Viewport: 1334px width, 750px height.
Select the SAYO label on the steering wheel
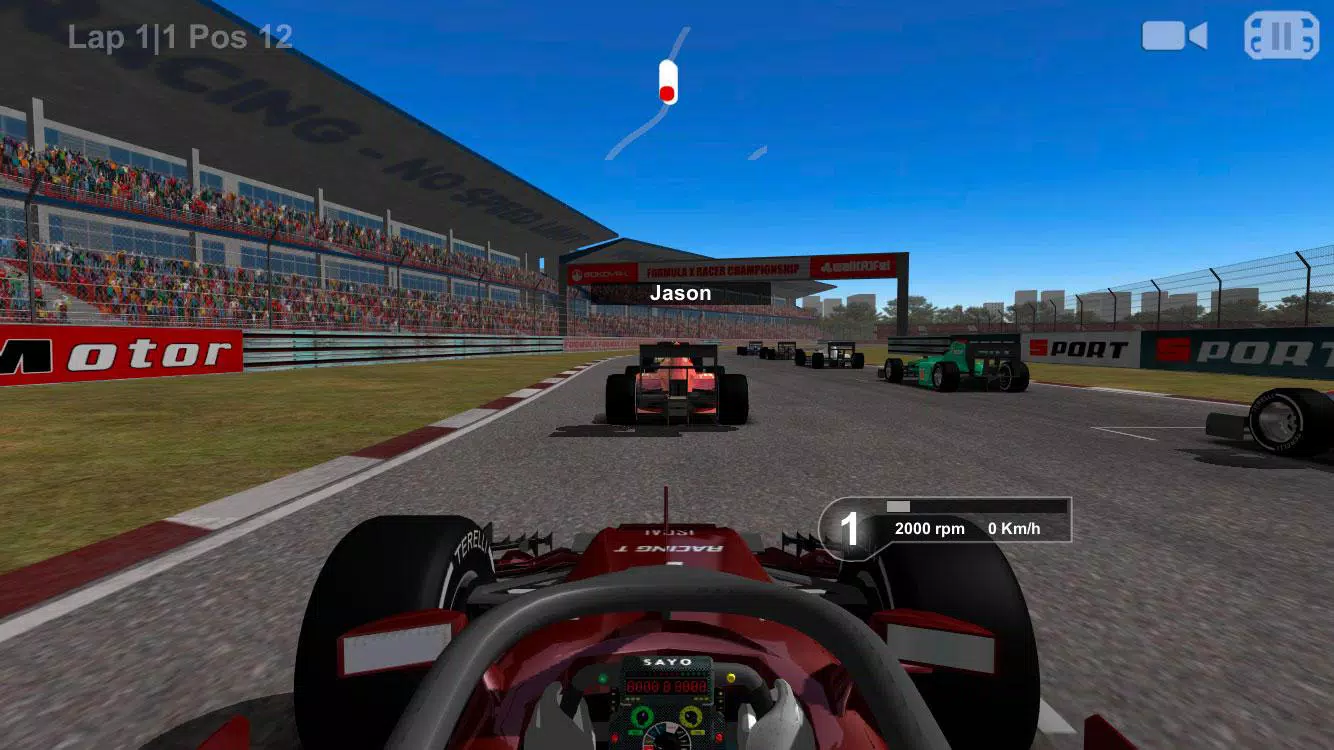(x=669, y=660)
